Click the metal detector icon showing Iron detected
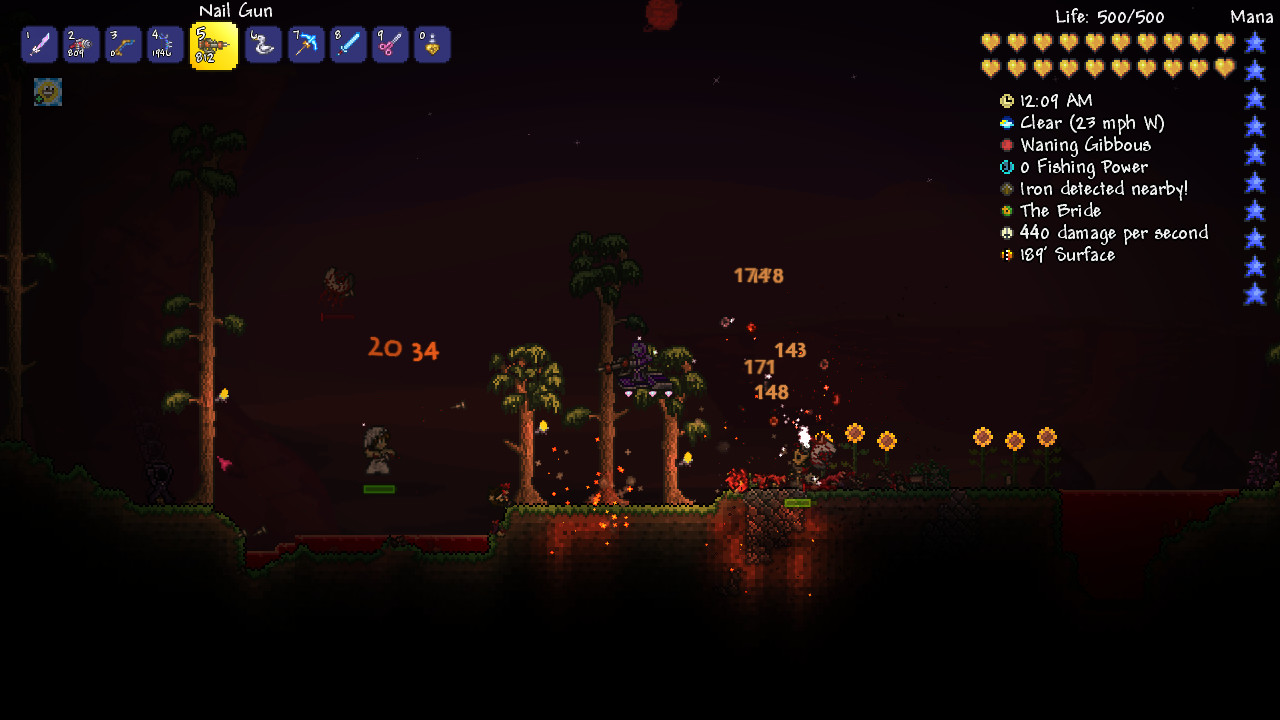The width and height of the screenshot is (1280, 720). coord(1005,188)
